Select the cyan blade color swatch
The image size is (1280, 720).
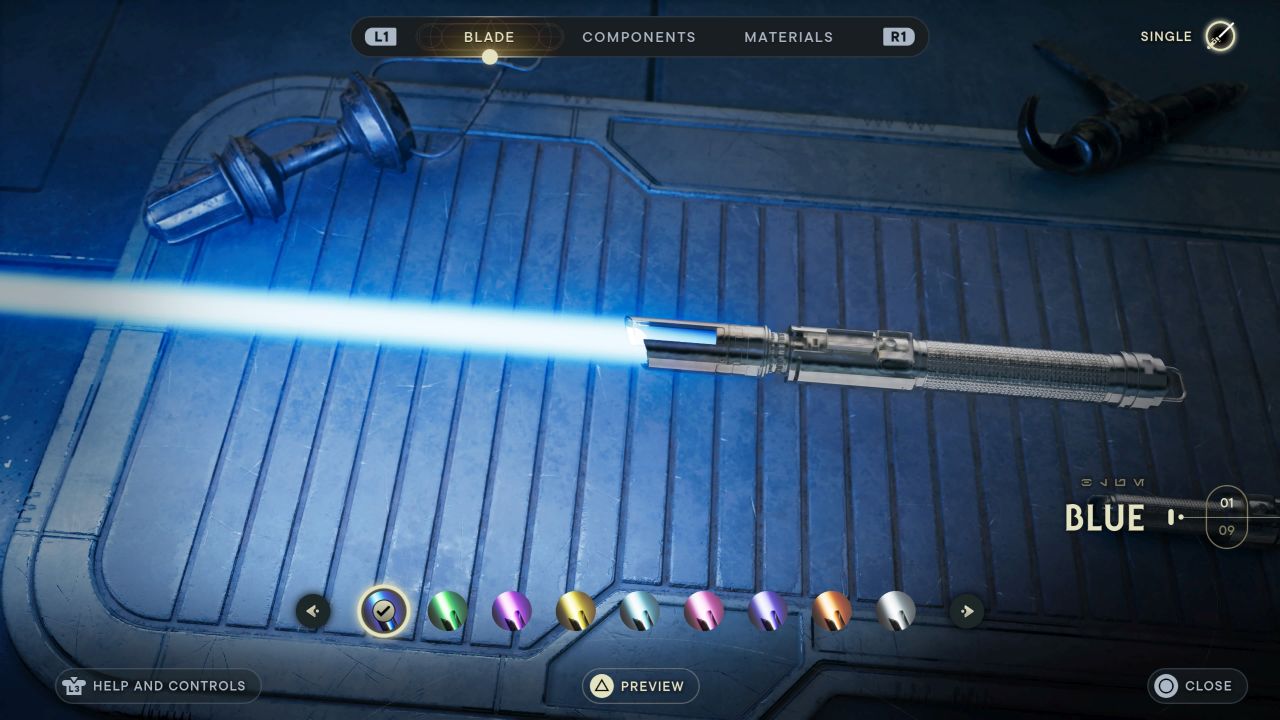(640, 611)
